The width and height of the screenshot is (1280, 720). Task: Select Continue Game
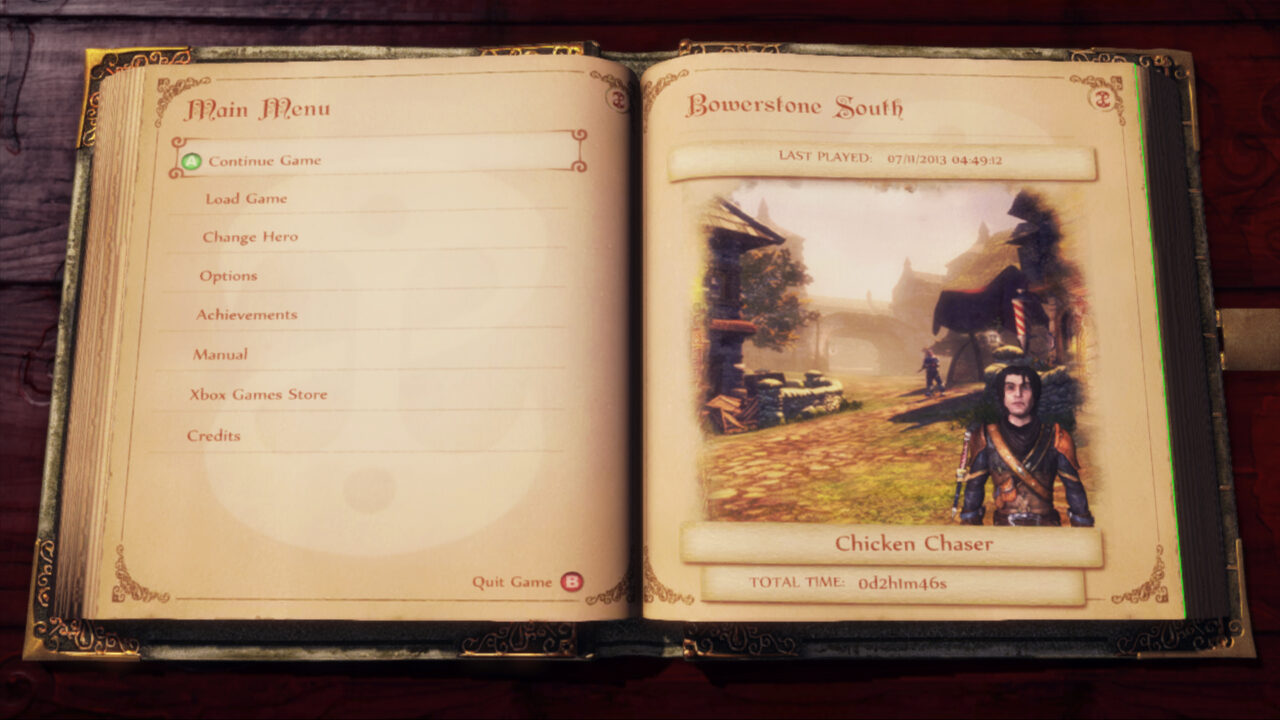pyautogui.click(x=265, y=160)
